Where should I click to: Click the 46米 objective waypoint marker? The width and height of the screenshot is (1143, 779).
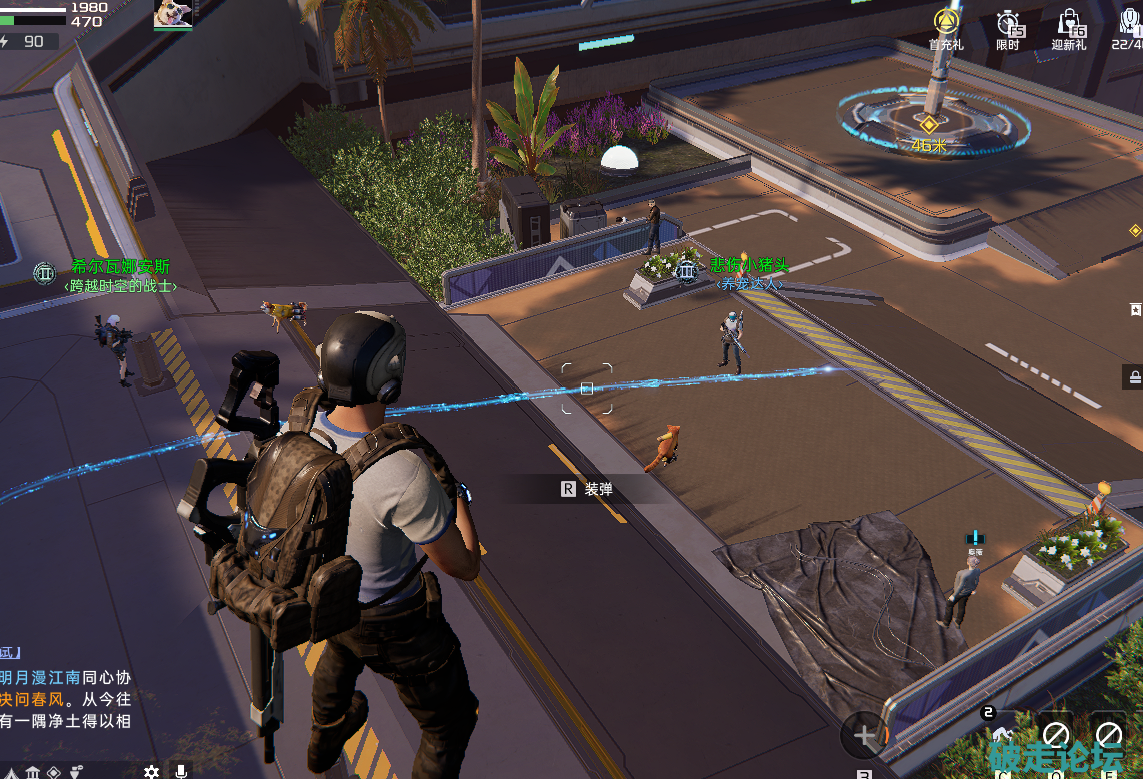[929, 125]
